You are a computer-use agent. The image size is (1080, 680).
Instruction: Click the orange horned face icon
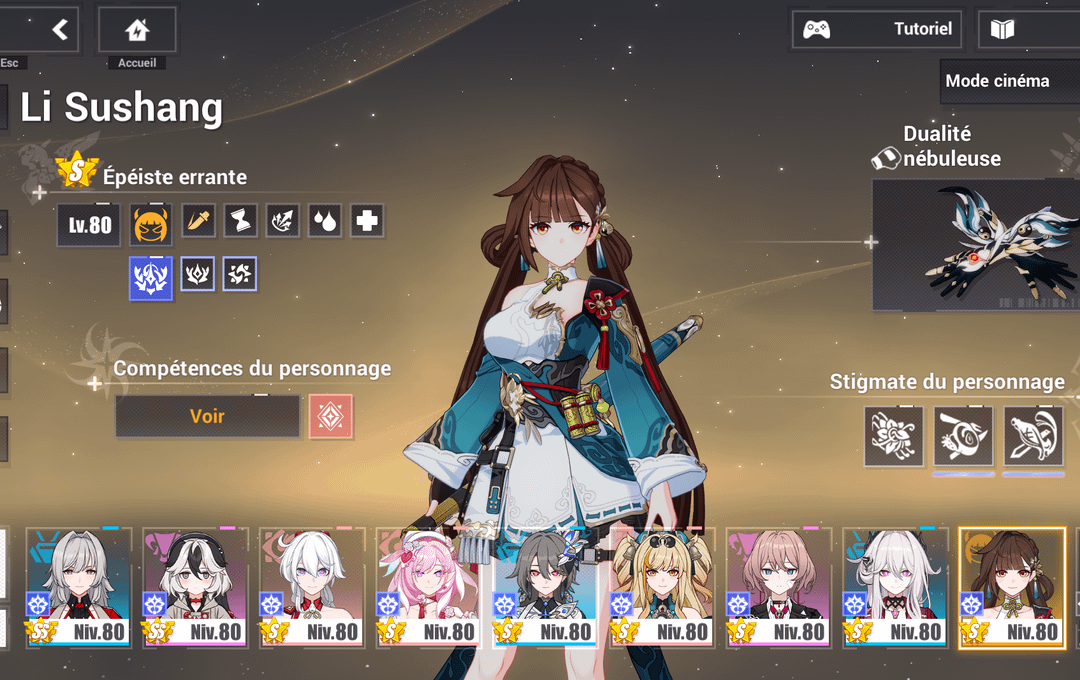point(151,225)
